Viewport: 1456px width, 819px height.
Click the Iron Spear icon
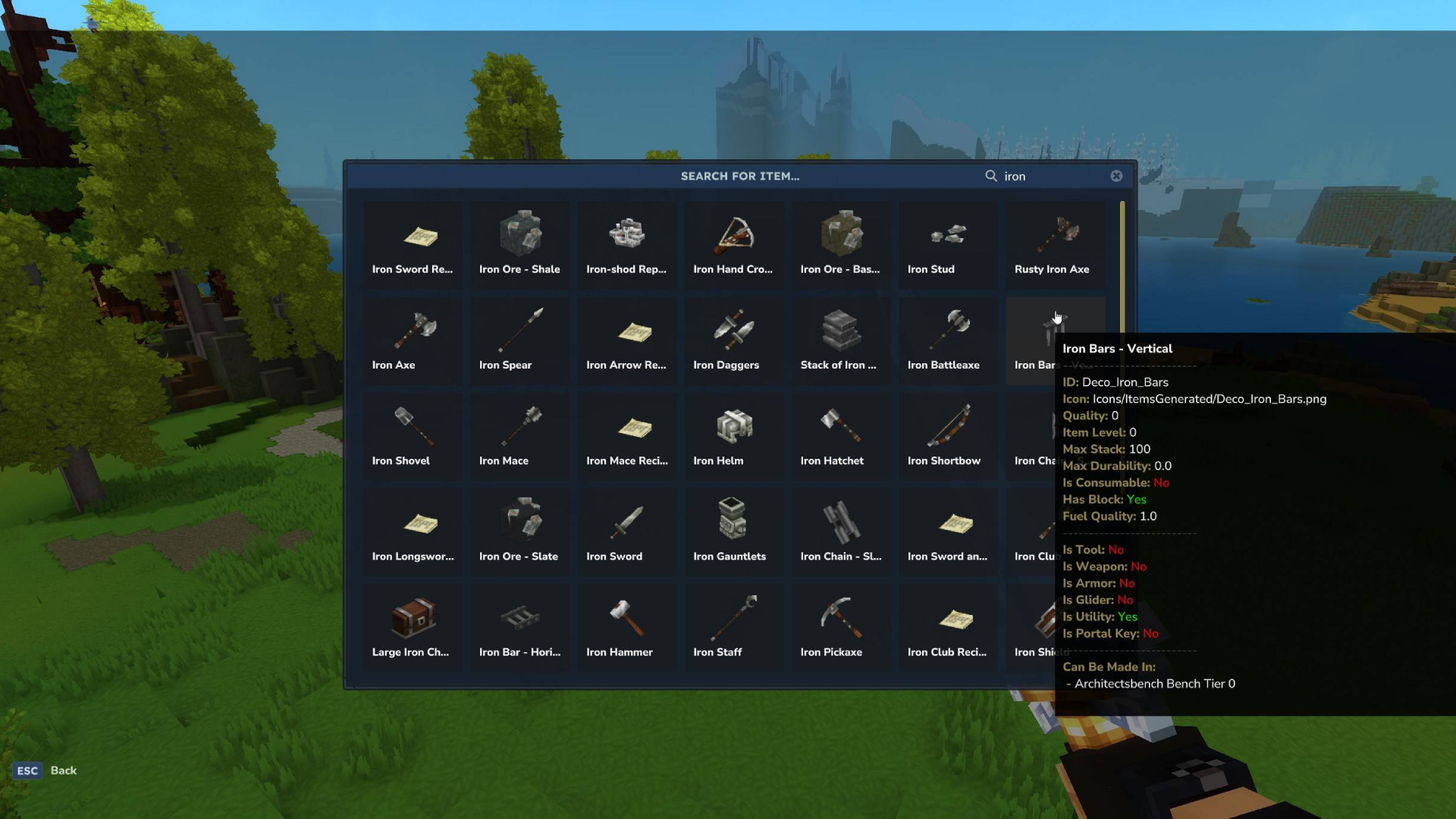point(519,339)
